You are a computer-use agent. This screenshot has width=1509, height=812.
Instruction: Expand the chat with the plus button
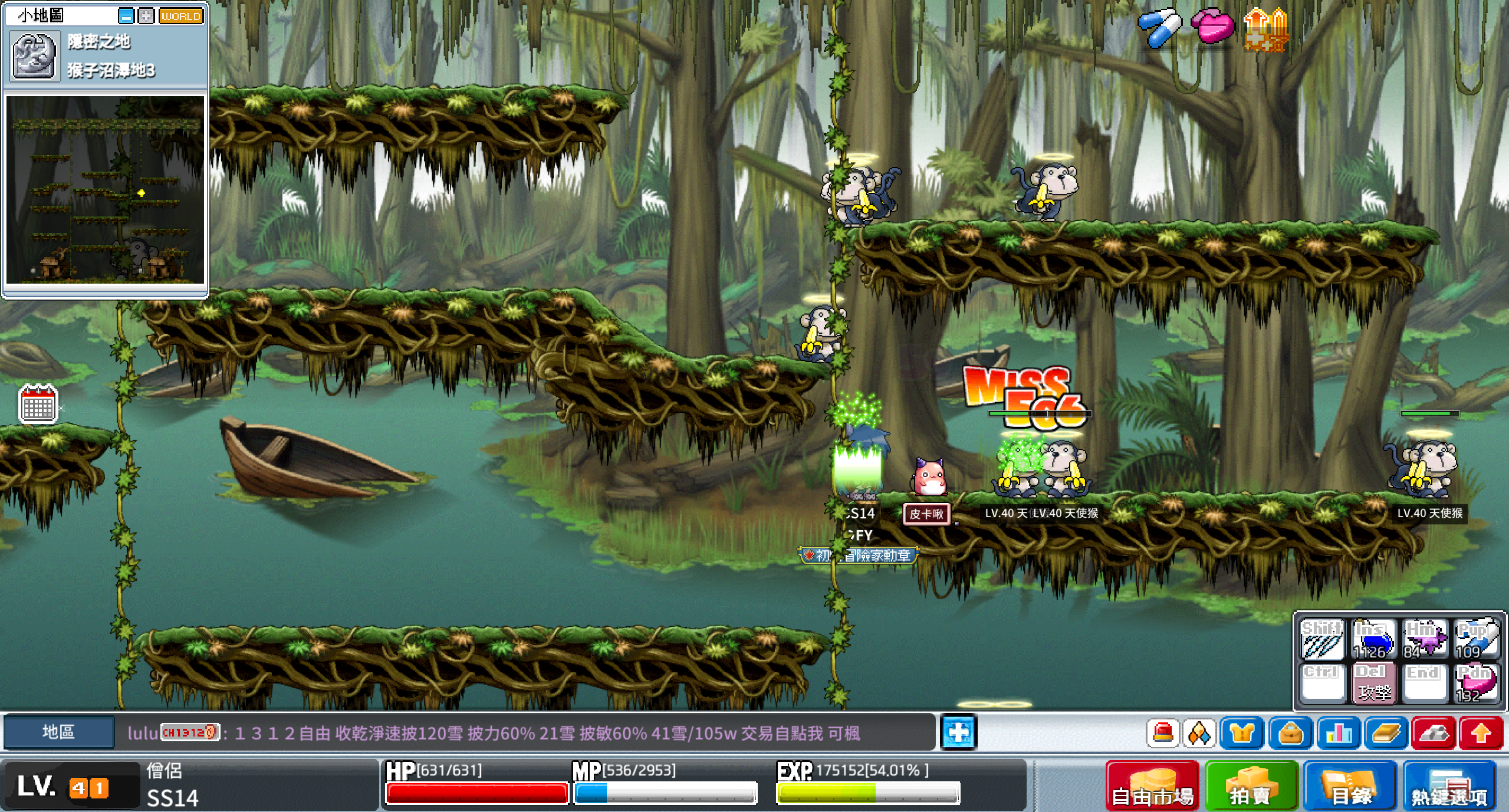958,733
